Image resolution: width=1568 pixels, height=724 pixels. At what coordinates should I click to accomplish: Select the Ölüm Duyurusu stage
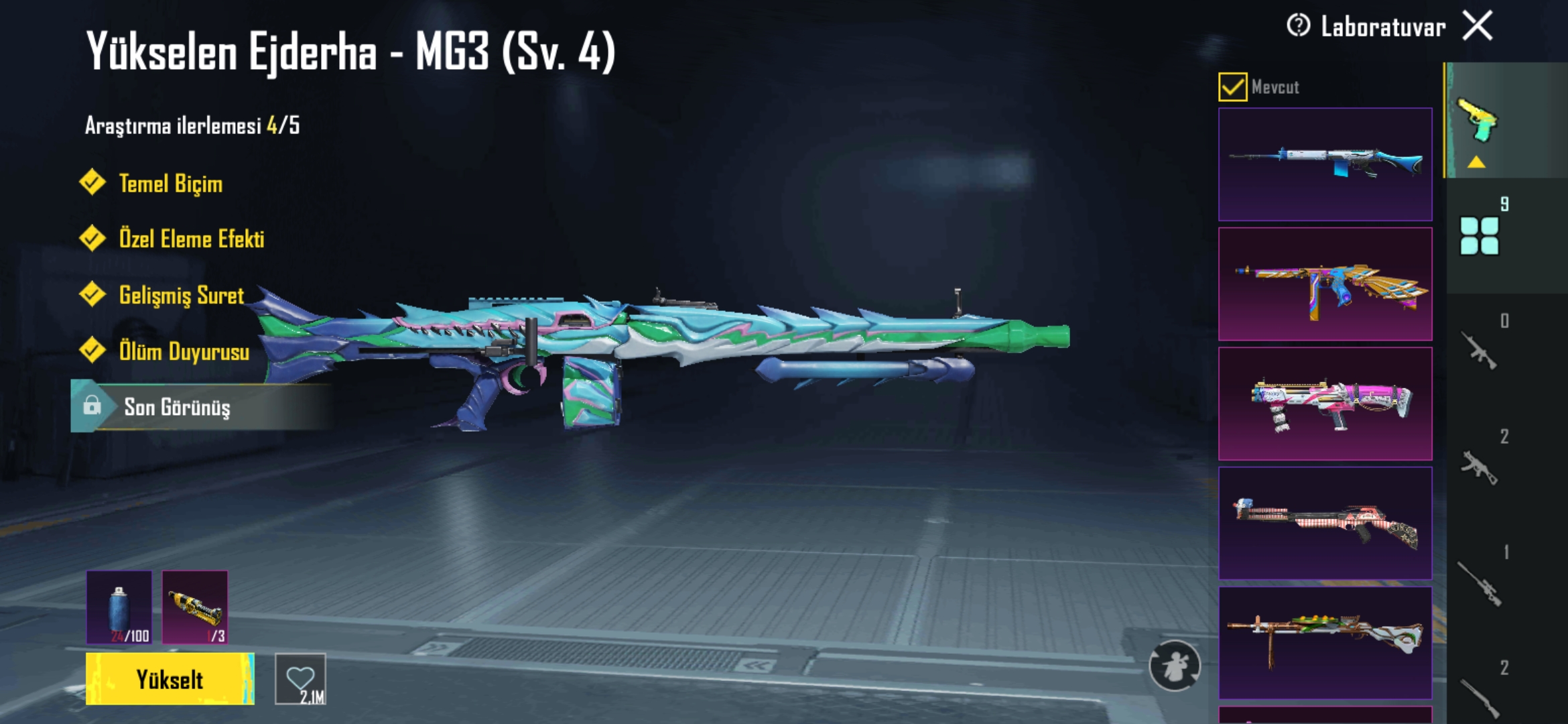point(184,351)
